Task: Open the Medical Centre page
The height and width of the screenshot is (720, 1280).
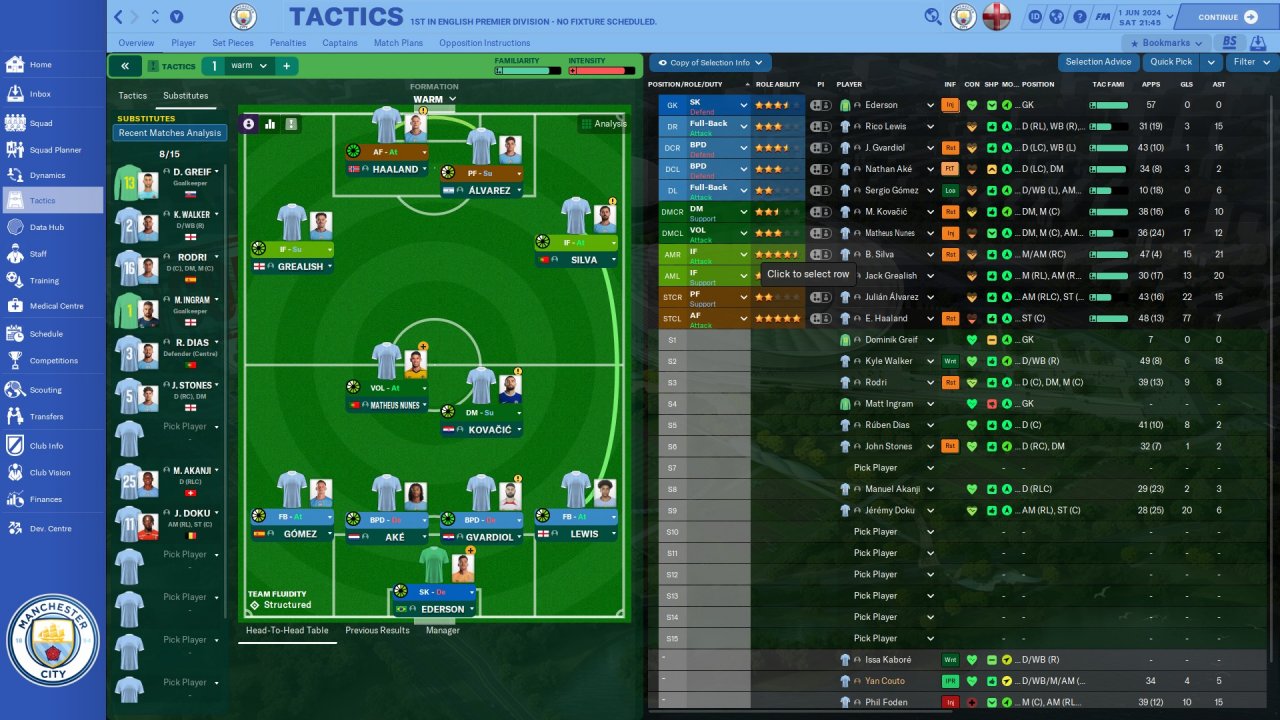Action: click(56, 307)
